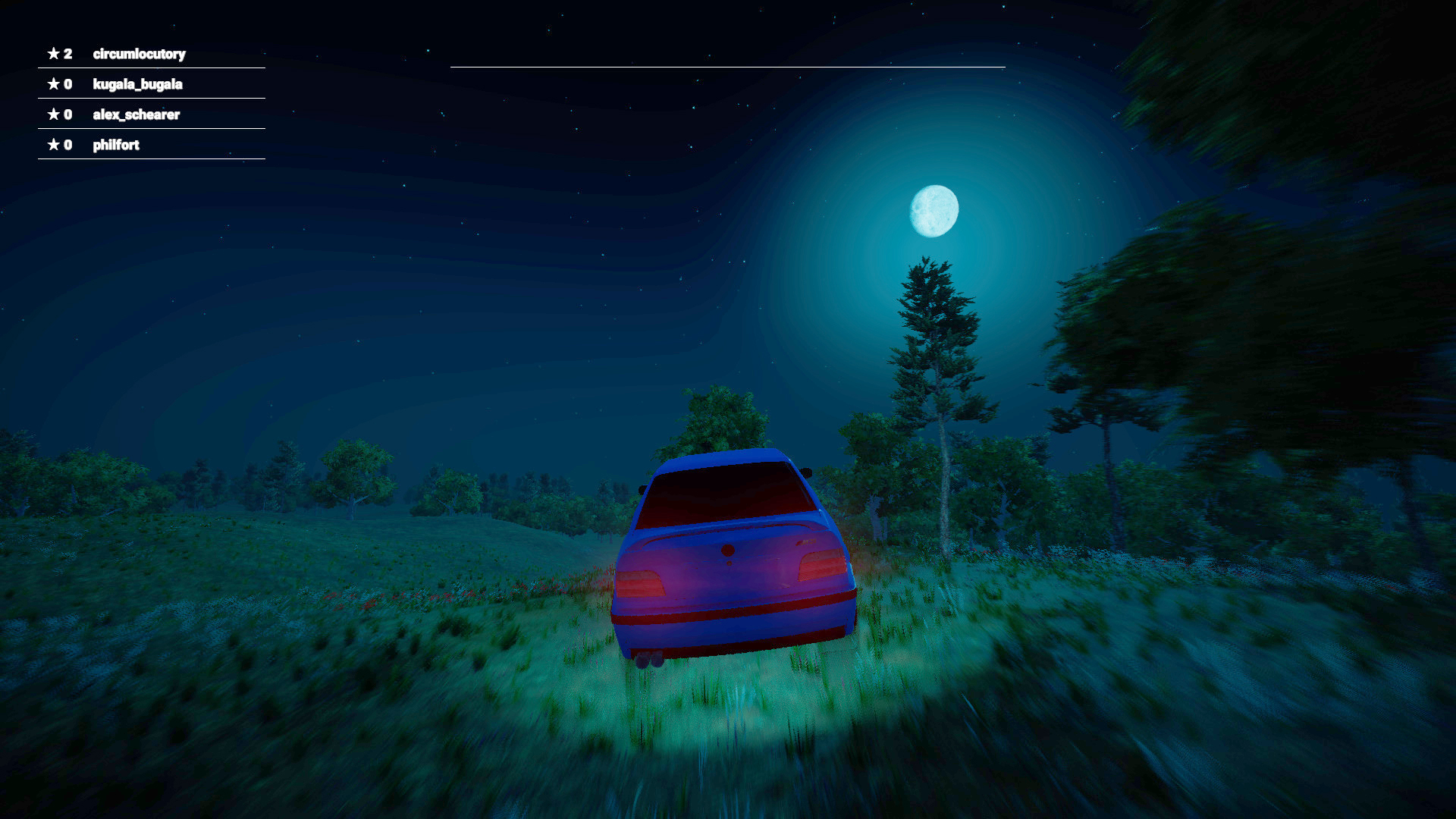Image resolution: width=1456 pixels, height=819 pixels.
Task: Click the star icon beside circumlocutory
Action: 53,54
